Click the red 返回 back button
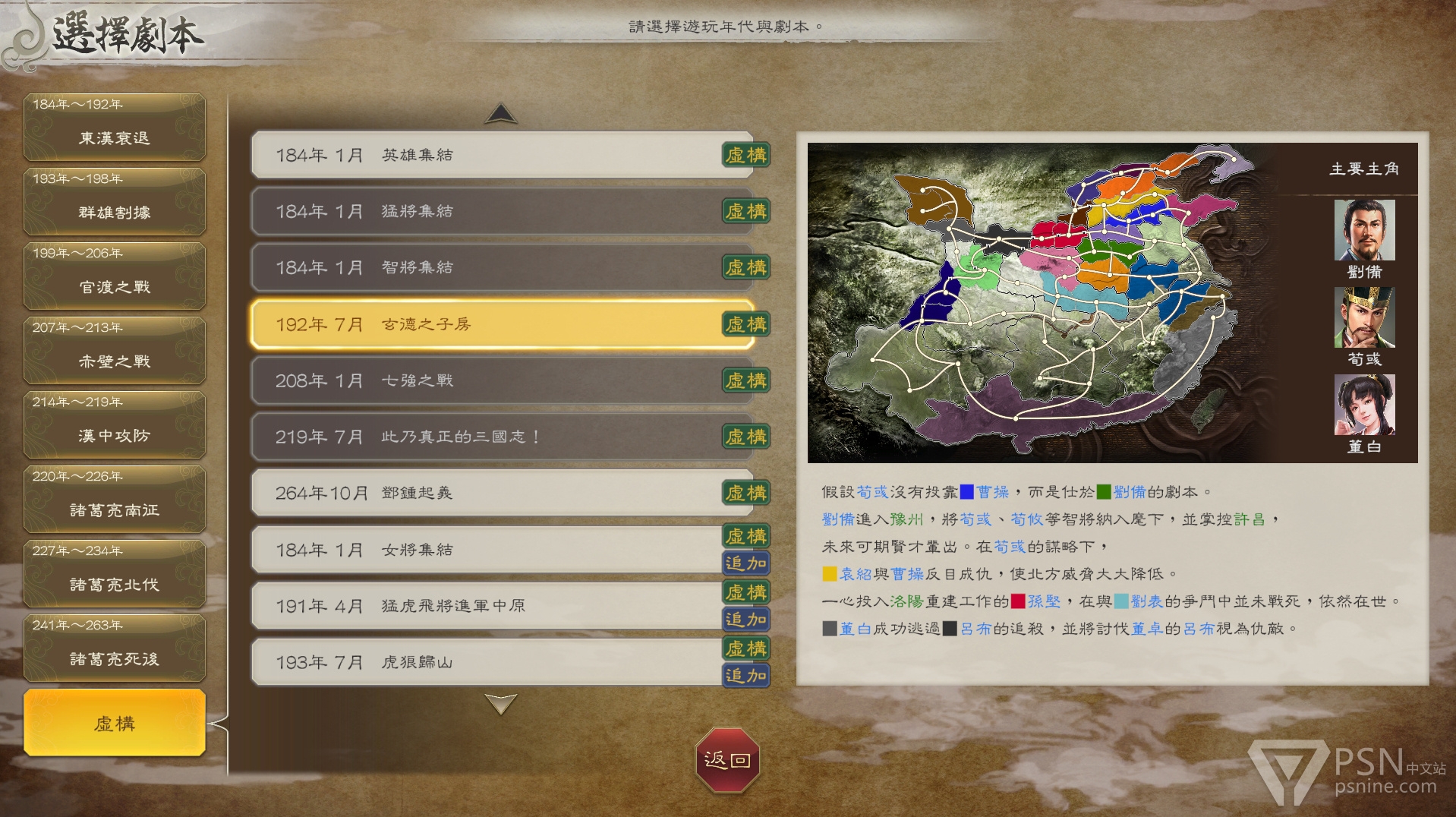 click(x=727, y=760)
